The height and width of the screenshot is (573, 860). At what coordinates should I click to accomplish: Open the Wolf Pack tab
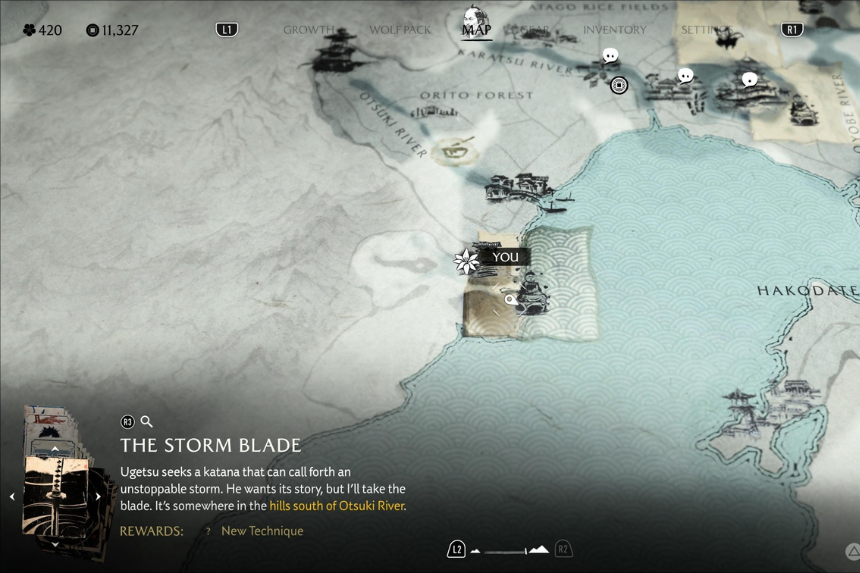(x=400, y=30)
